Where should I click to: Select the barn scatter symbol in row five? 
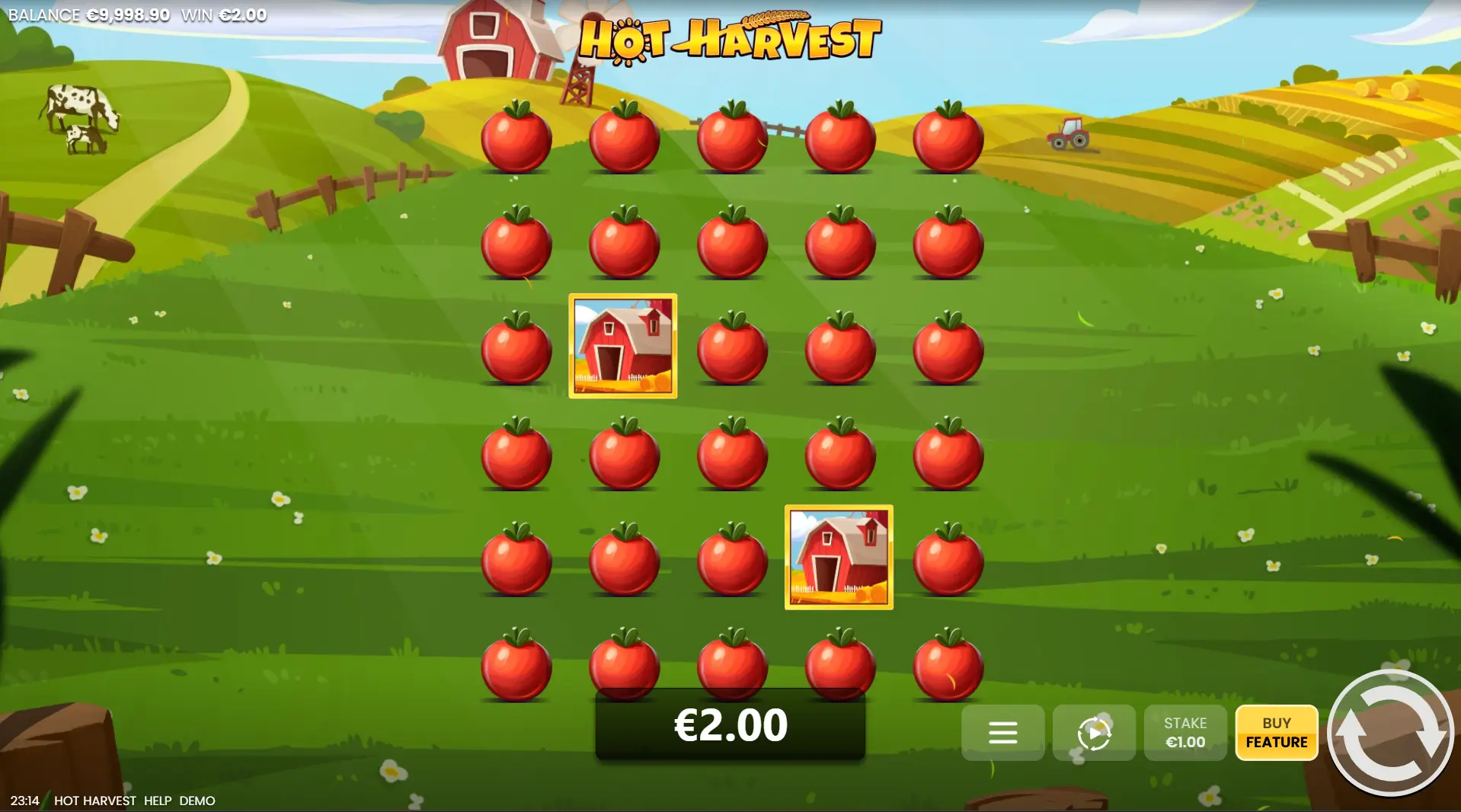coord(838,558)
